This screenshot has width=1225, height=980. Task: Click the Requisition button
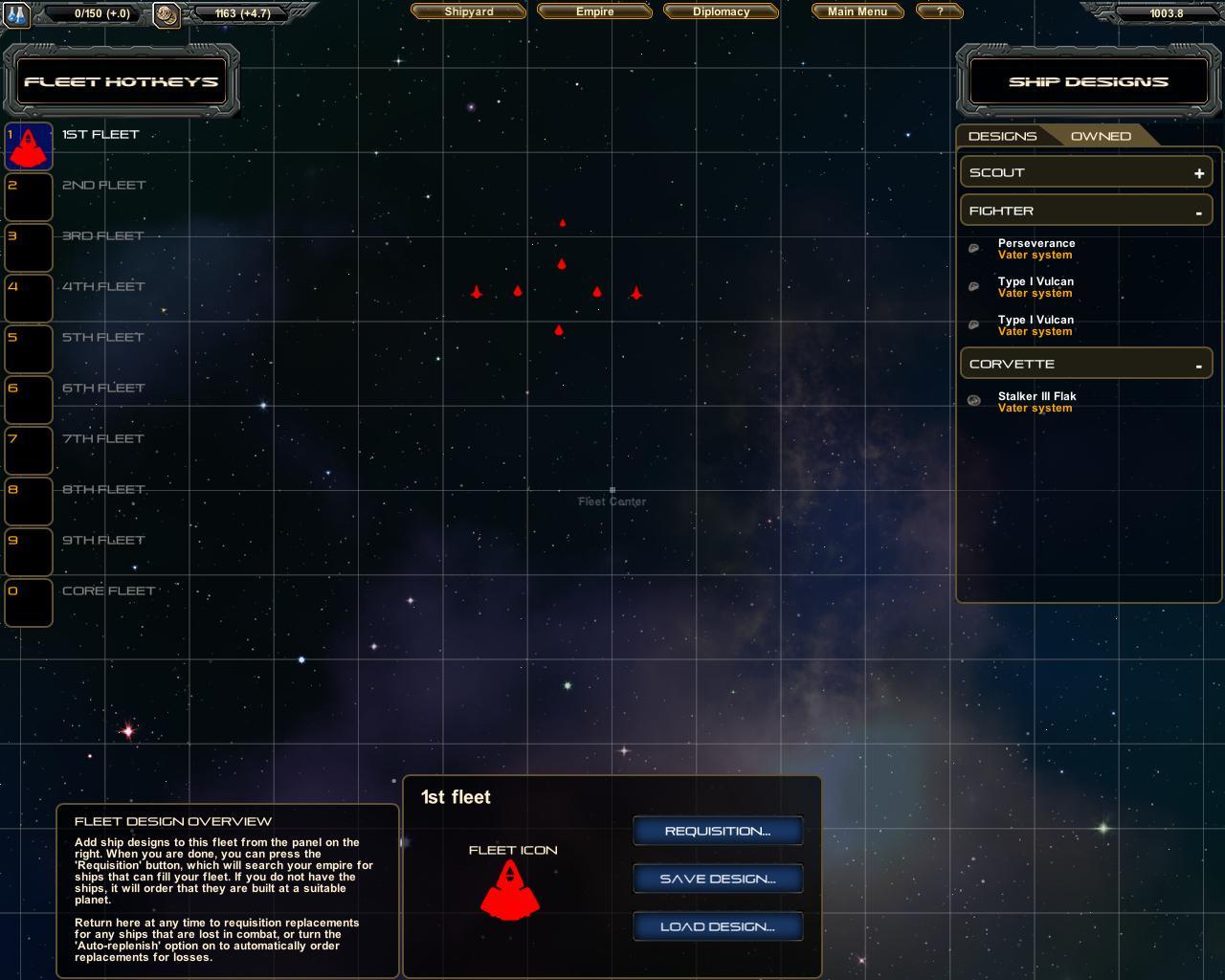[718, 831]
